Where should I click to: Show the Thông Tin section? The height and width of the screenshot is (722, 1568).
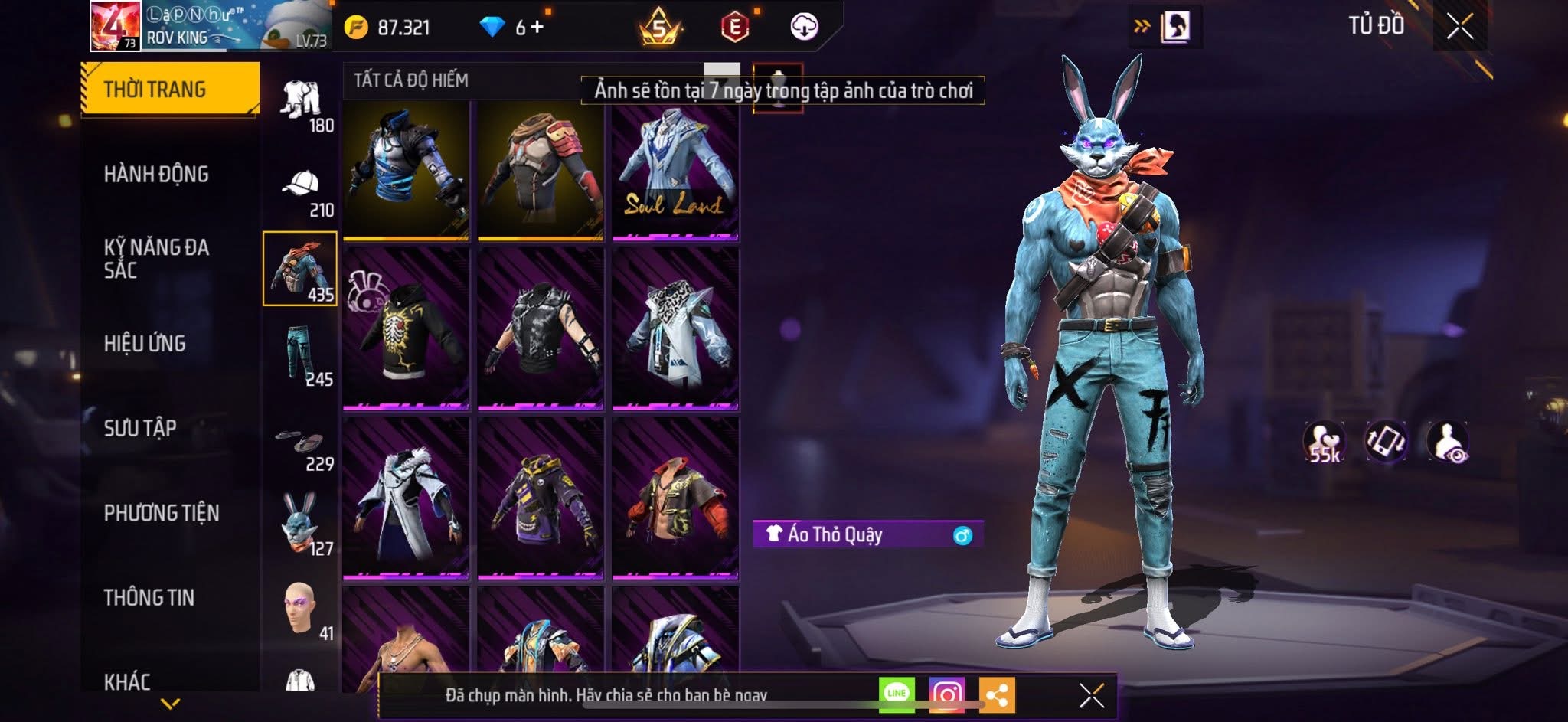point(149,597)
